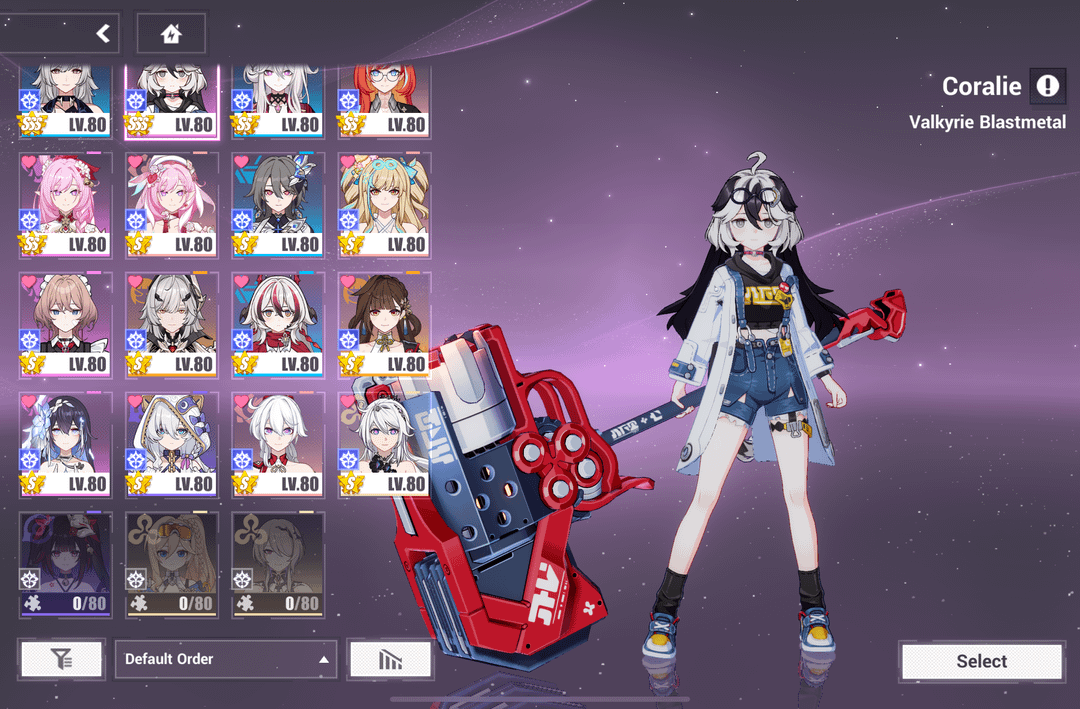Choose the red-haired valkyrie wearing glasses
Viewport: 1080px width, 709px height.
pyautogui.click(x=384, y=100)
